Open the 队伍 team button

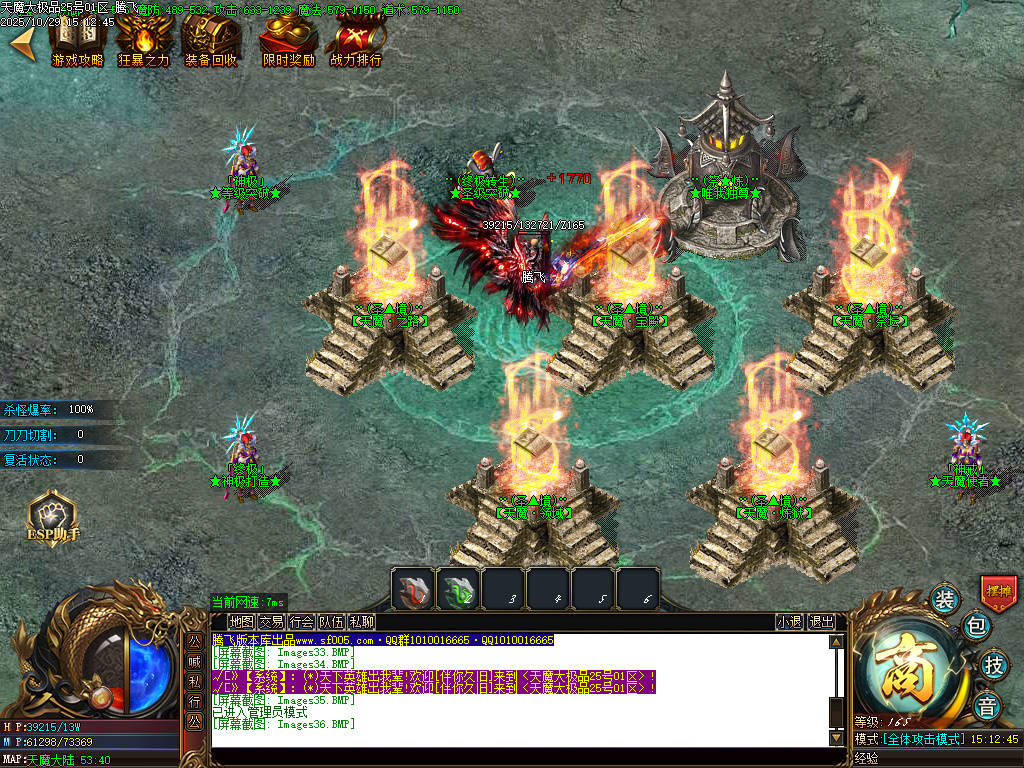(331, 621)
